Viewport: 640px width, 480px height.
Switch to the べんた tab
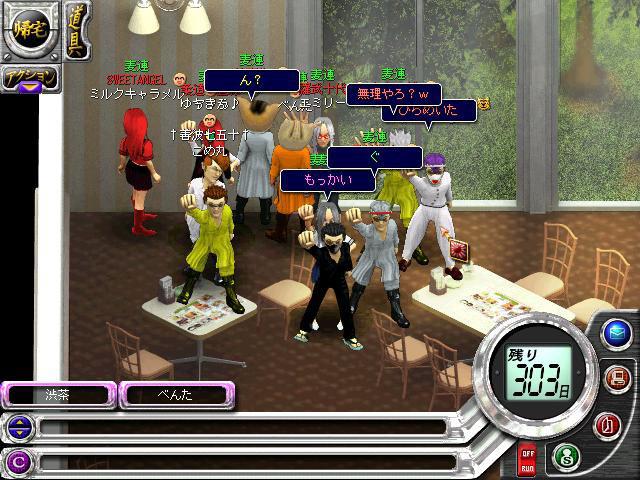coord(175,394)
